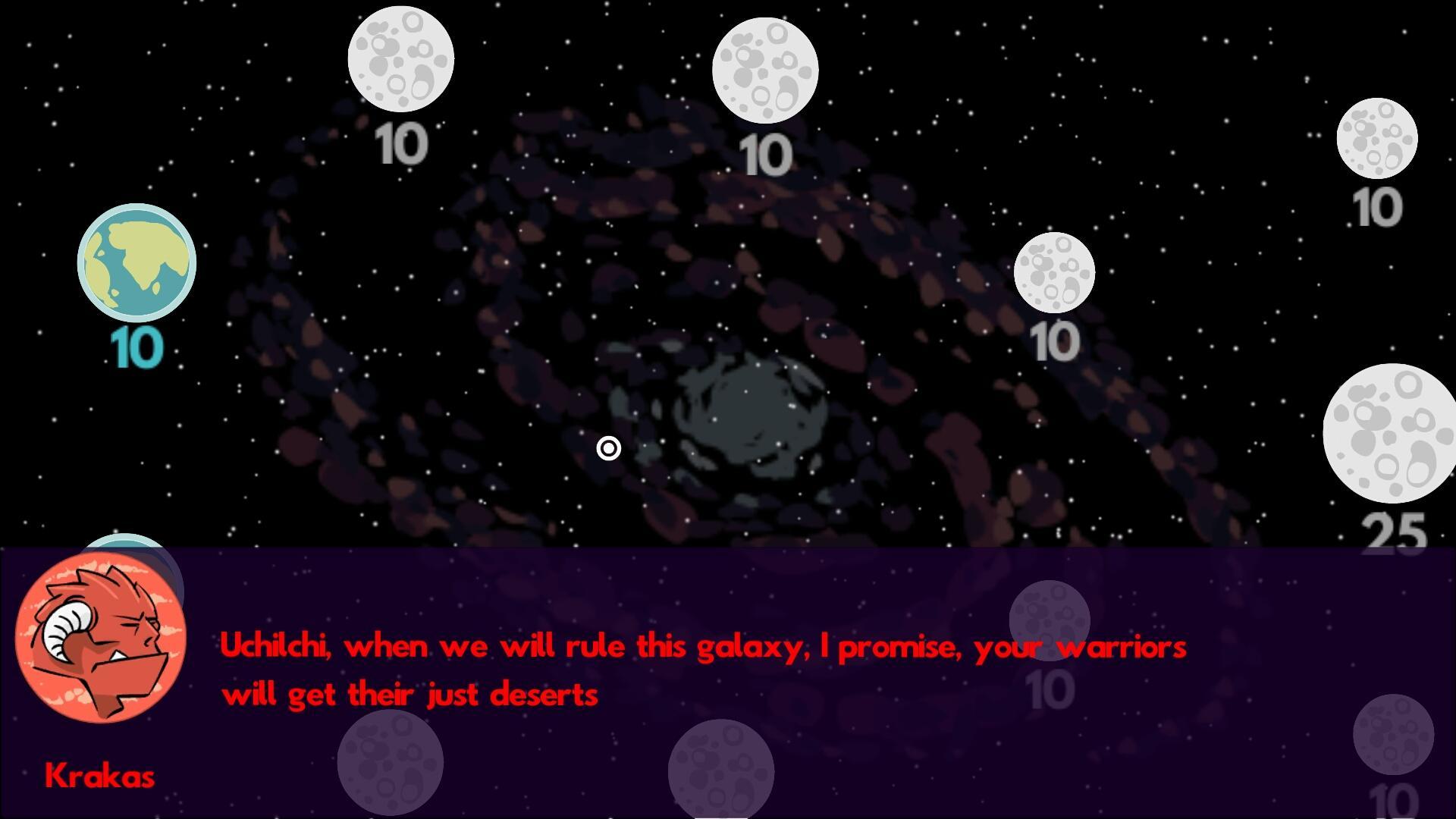Viewport: 1456px width, 819px height.
Task: Click the name label Krakas
Action: click(x=101, y=776)
